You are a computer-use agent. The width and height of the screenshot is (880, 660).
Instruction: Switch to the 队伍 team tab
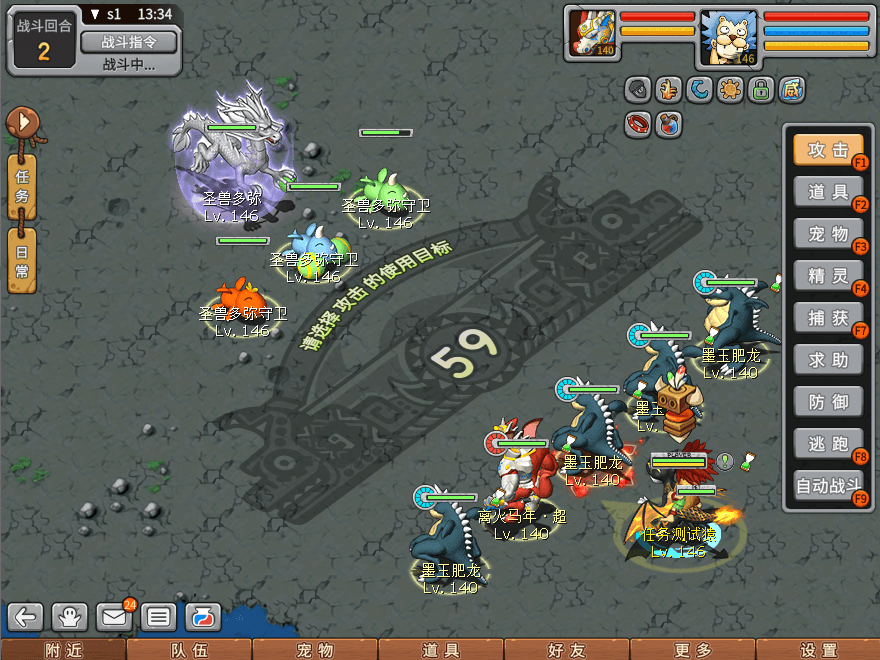[x=189, y=650]
